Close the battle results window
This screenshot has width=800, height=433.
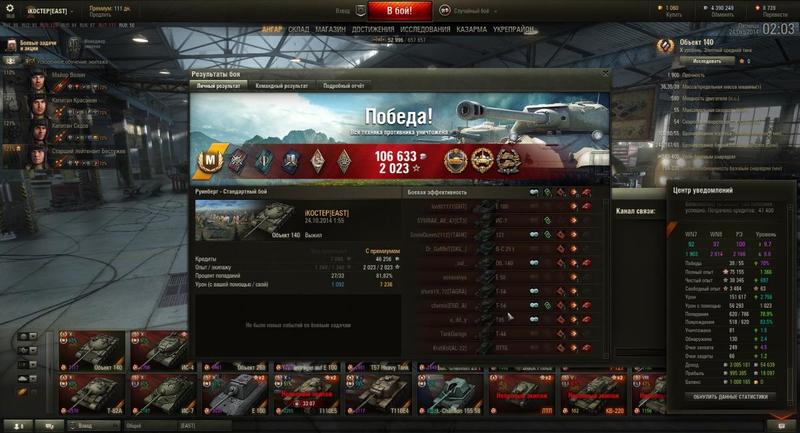(x=605, y=74)
